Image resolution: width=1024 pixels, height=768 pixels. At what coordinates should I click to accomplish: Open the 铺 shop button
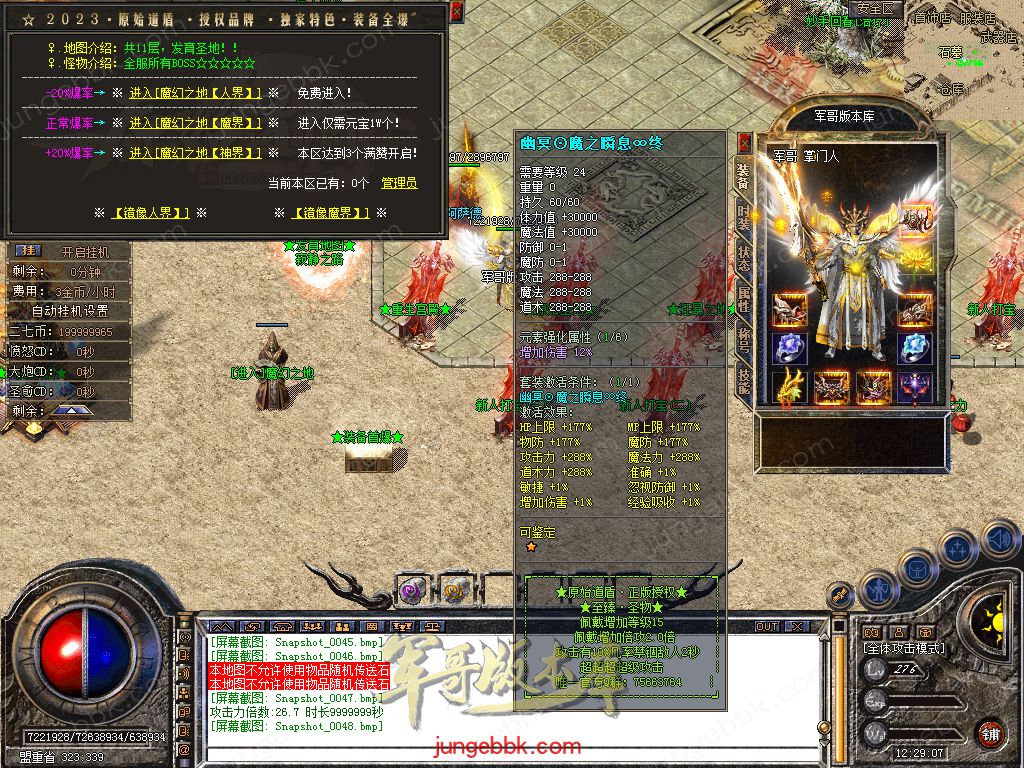tap(989, 732)
